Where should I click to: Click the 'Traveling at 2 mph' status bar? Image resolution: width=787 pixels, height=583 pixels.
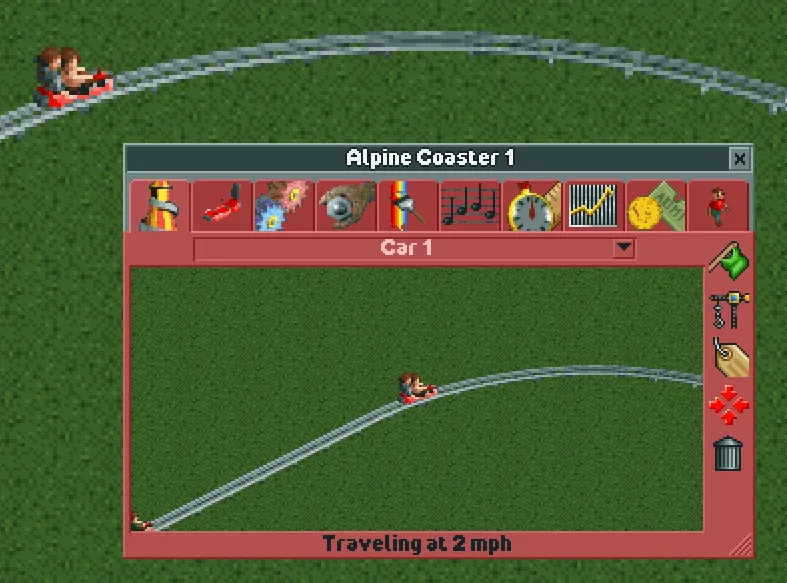pyautogui.click(x=416, y=544)
